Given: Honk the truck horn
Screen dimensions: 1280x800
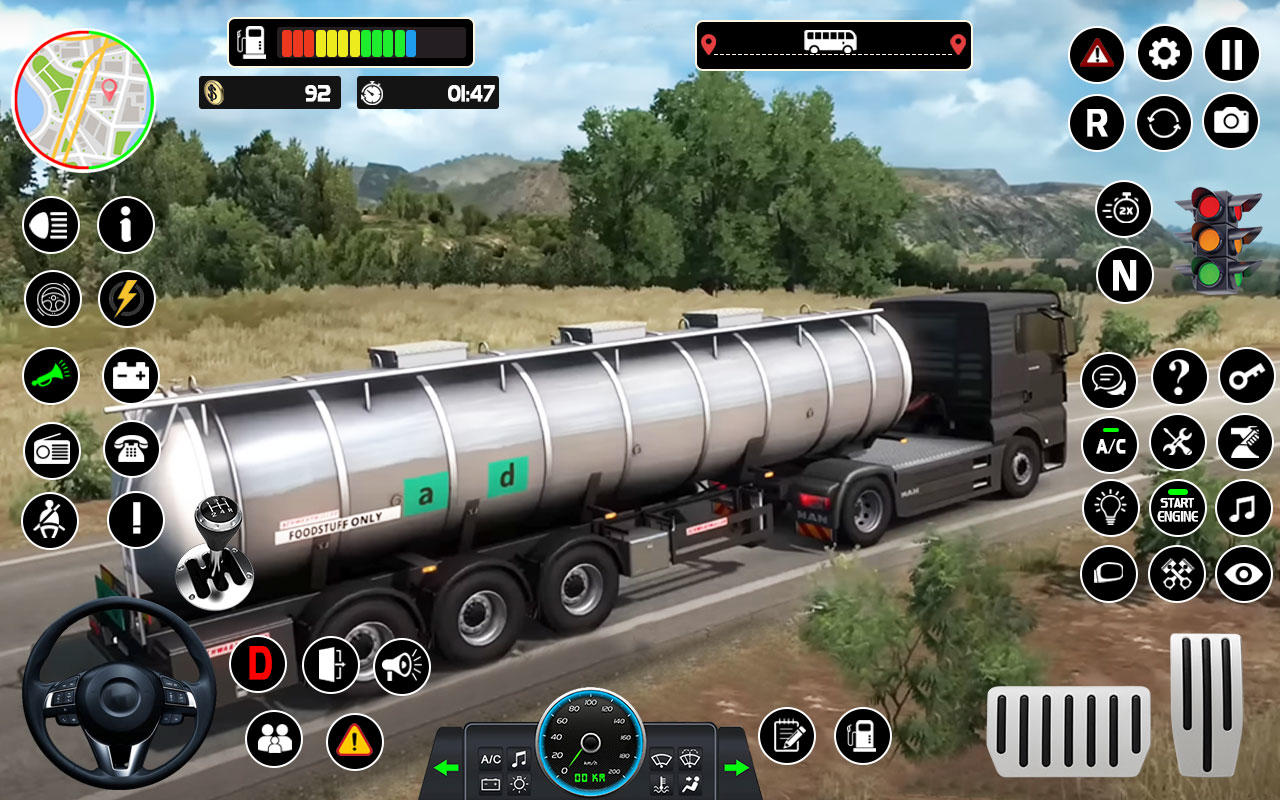Looking at the screenshot, I should [x=51, y=375].
